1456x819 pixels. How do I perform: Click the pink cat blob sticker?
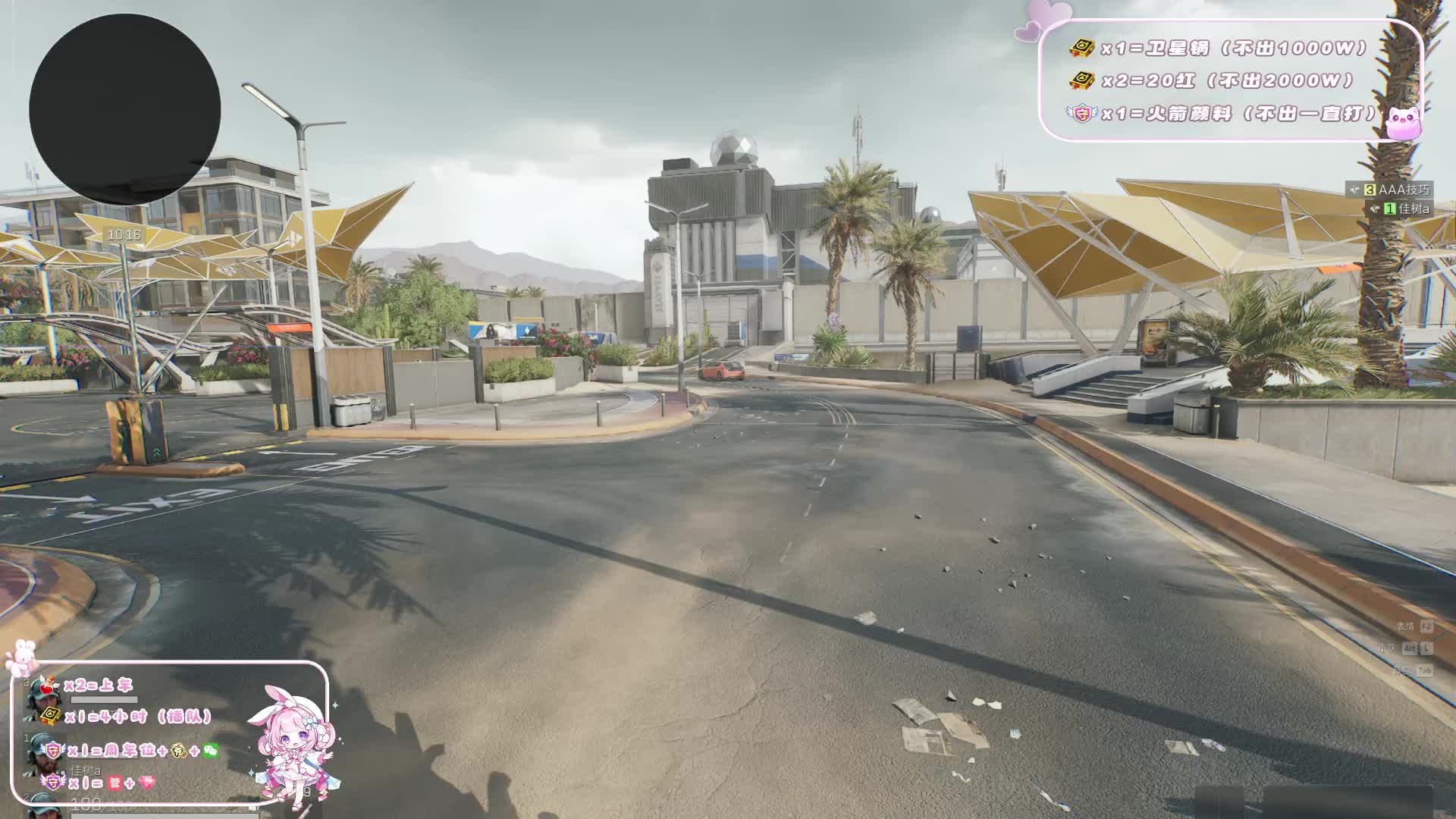1404,123
